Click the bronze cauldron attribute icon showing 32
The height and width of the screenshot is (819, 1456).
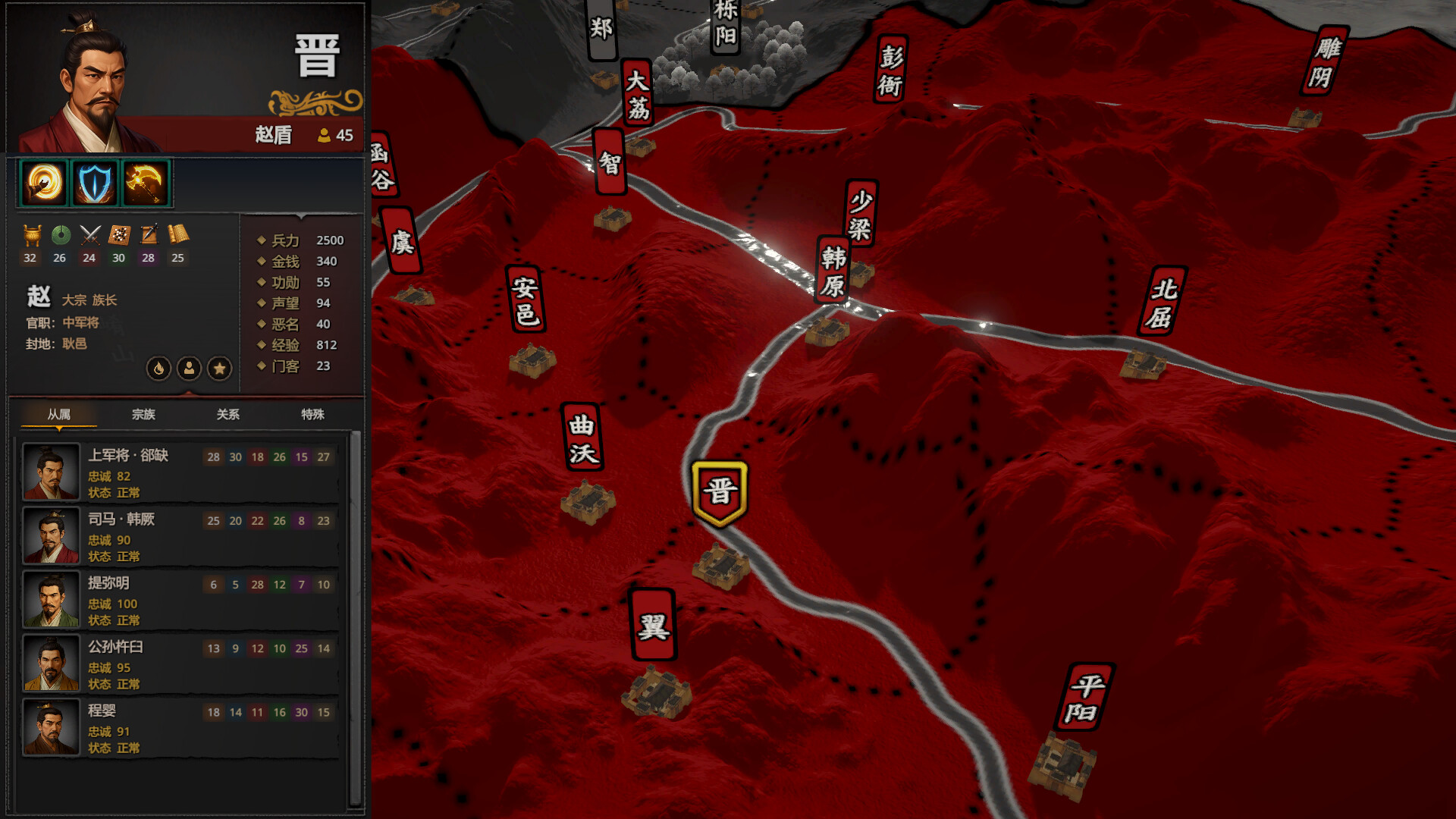pos(30,236)
